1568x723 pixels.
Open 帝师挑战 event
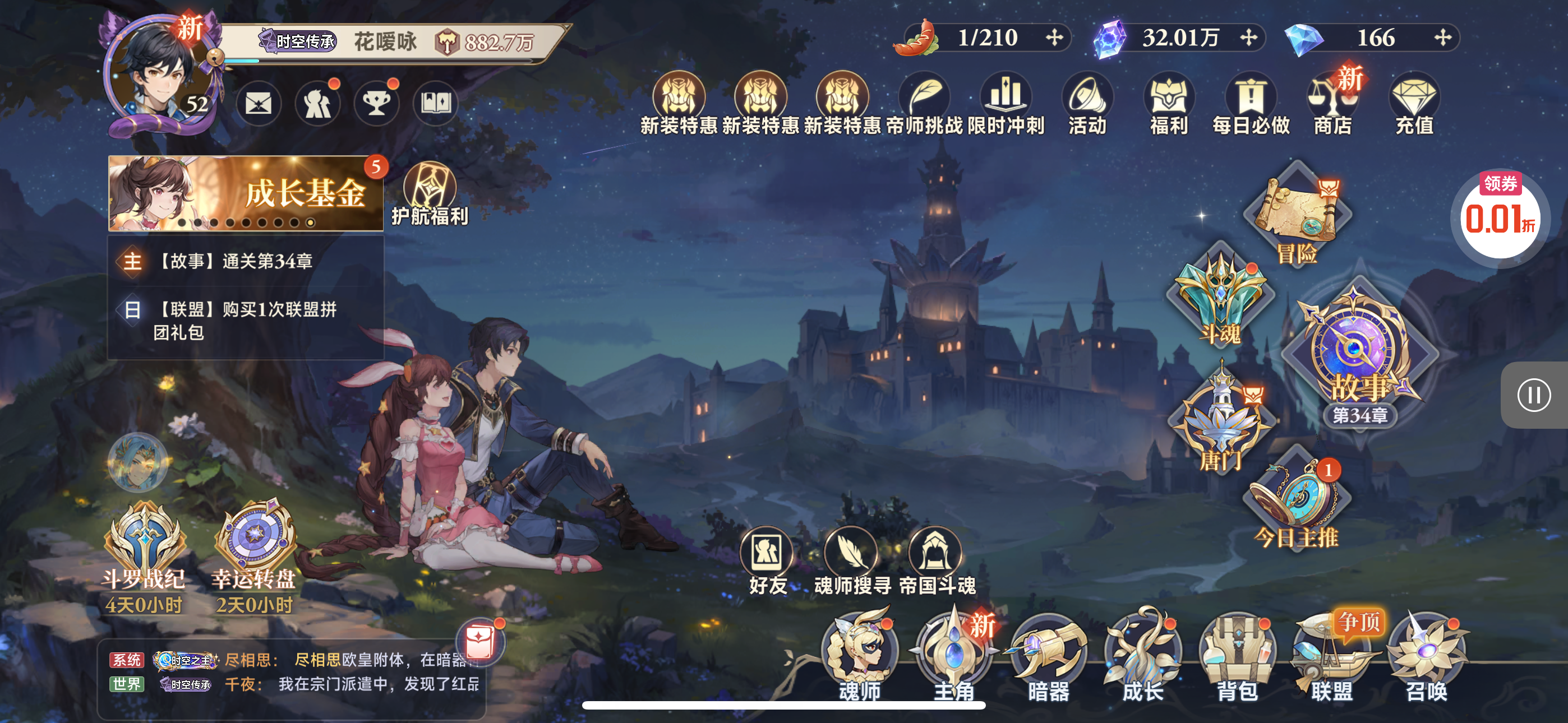point(925,104)
